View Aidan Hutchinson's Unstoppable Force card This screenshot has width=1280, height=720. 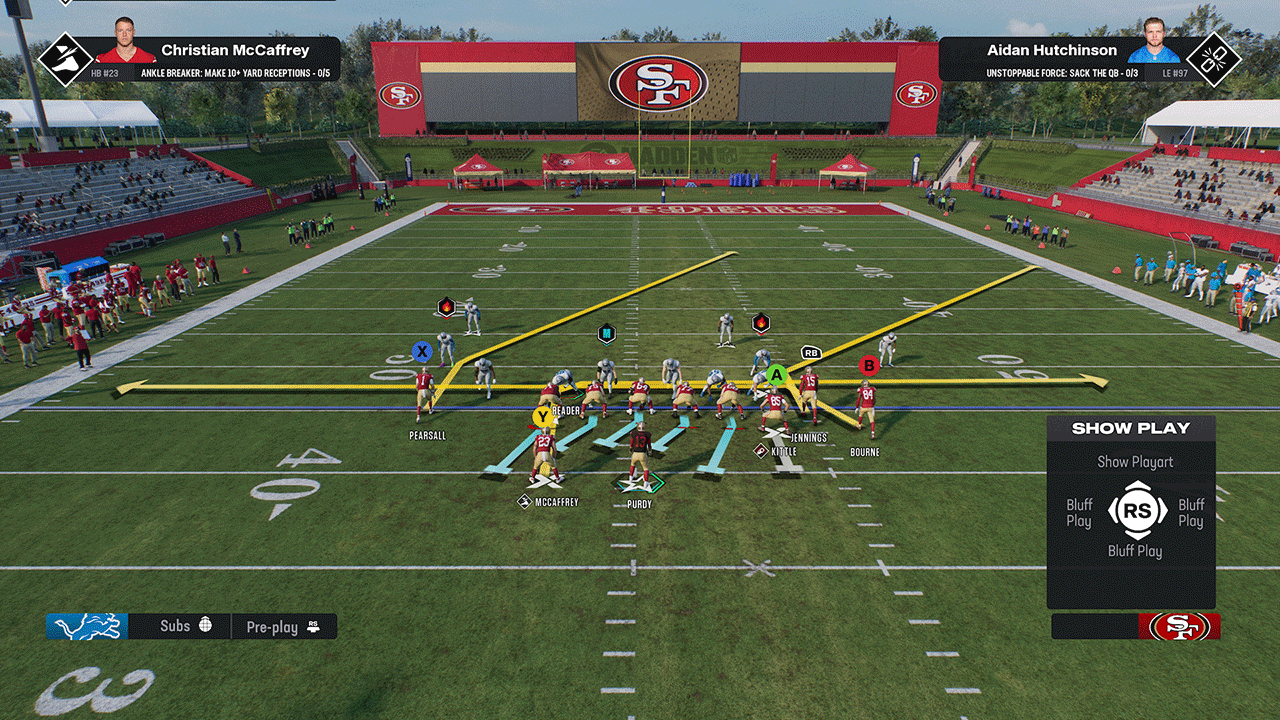pyautogui.click(x=1090, y=59)
